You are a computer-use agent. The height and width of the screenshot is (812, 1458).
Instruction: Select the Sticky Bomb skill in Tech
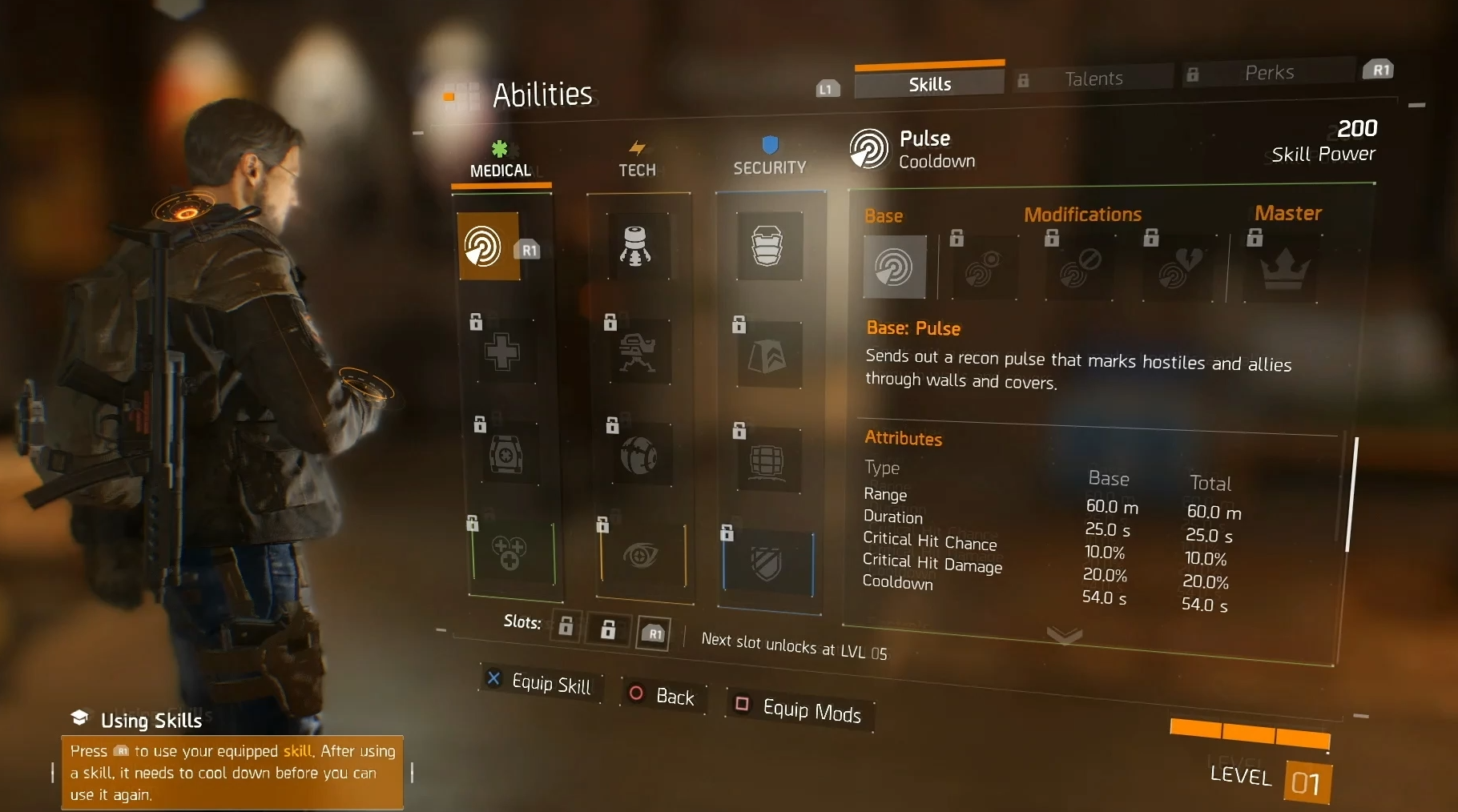click(x=636, y=246)
